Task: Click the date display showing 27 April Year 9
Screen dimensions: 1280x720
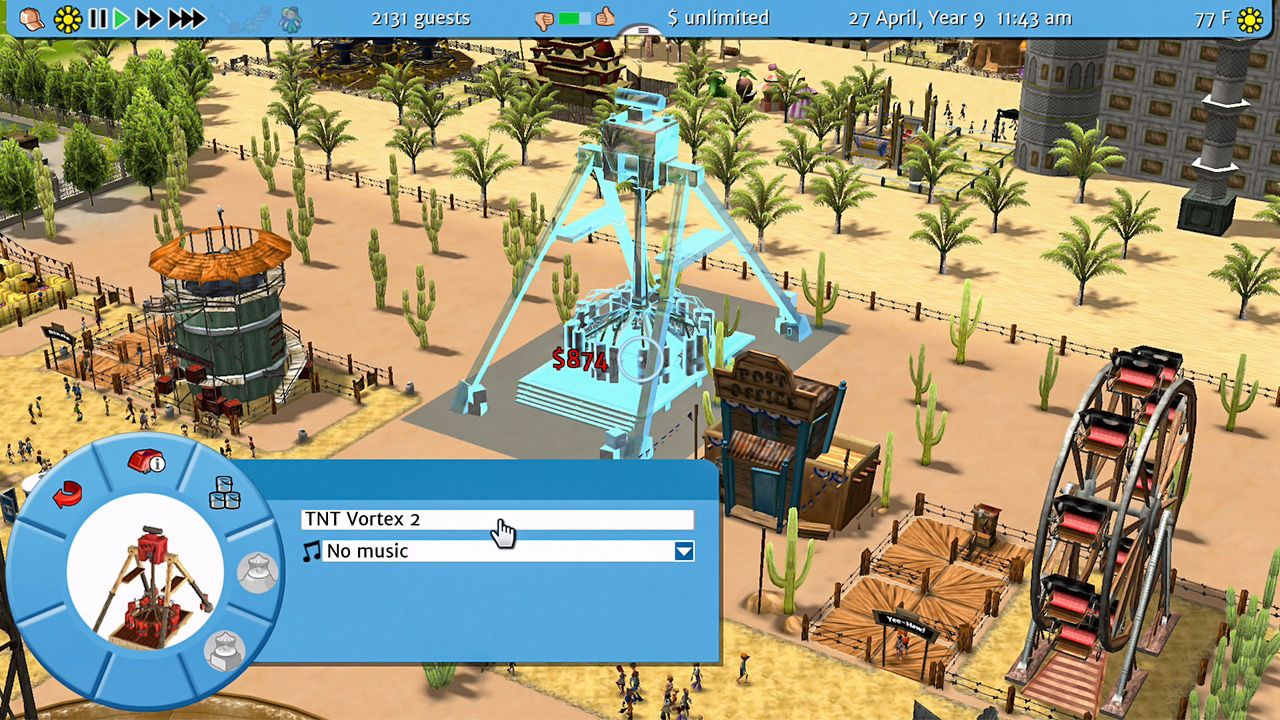Action: click(x=917, y=17)
